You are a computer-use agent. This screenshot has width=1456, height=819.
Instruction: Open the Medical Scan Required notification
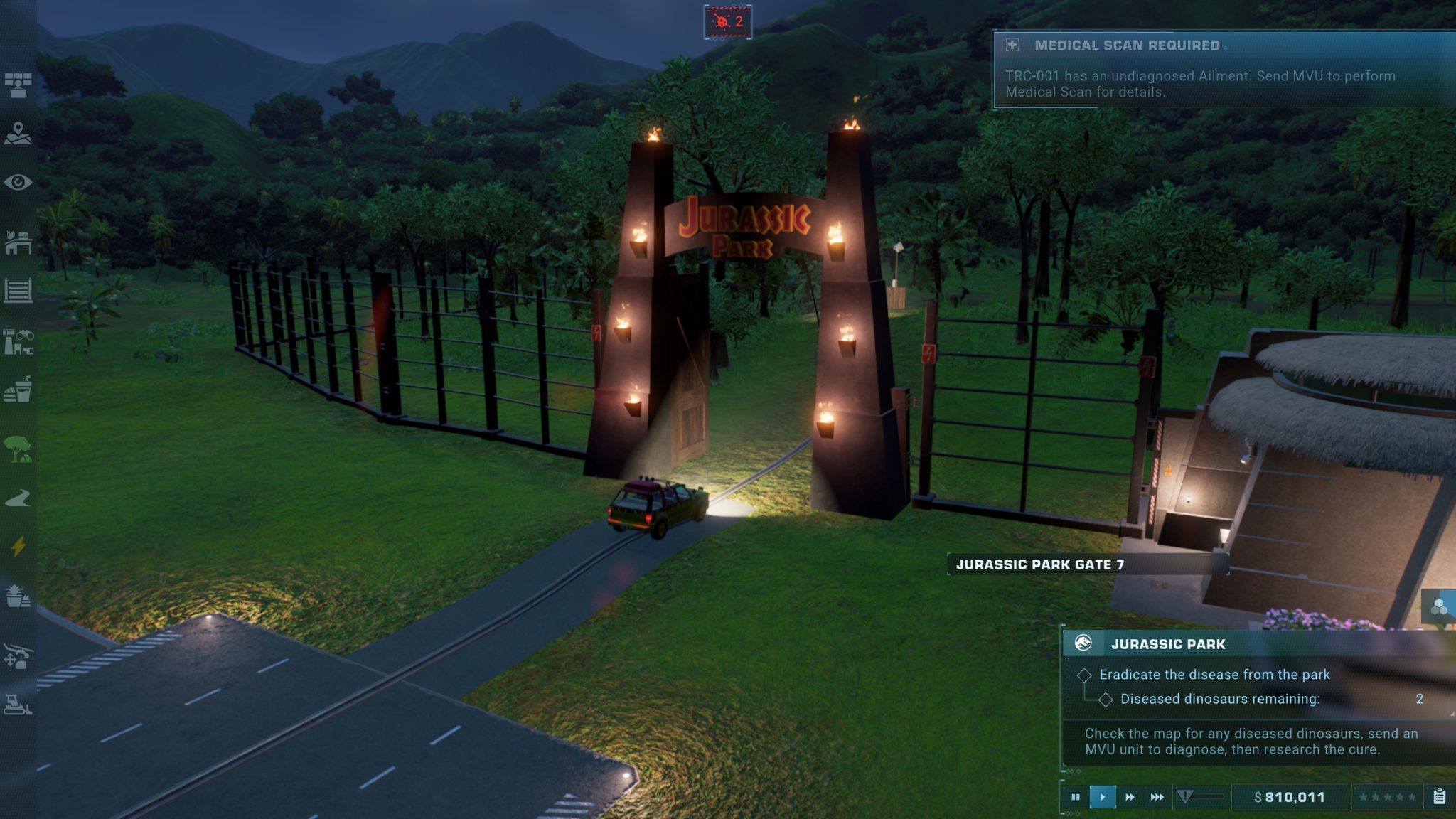point(1223,69)
